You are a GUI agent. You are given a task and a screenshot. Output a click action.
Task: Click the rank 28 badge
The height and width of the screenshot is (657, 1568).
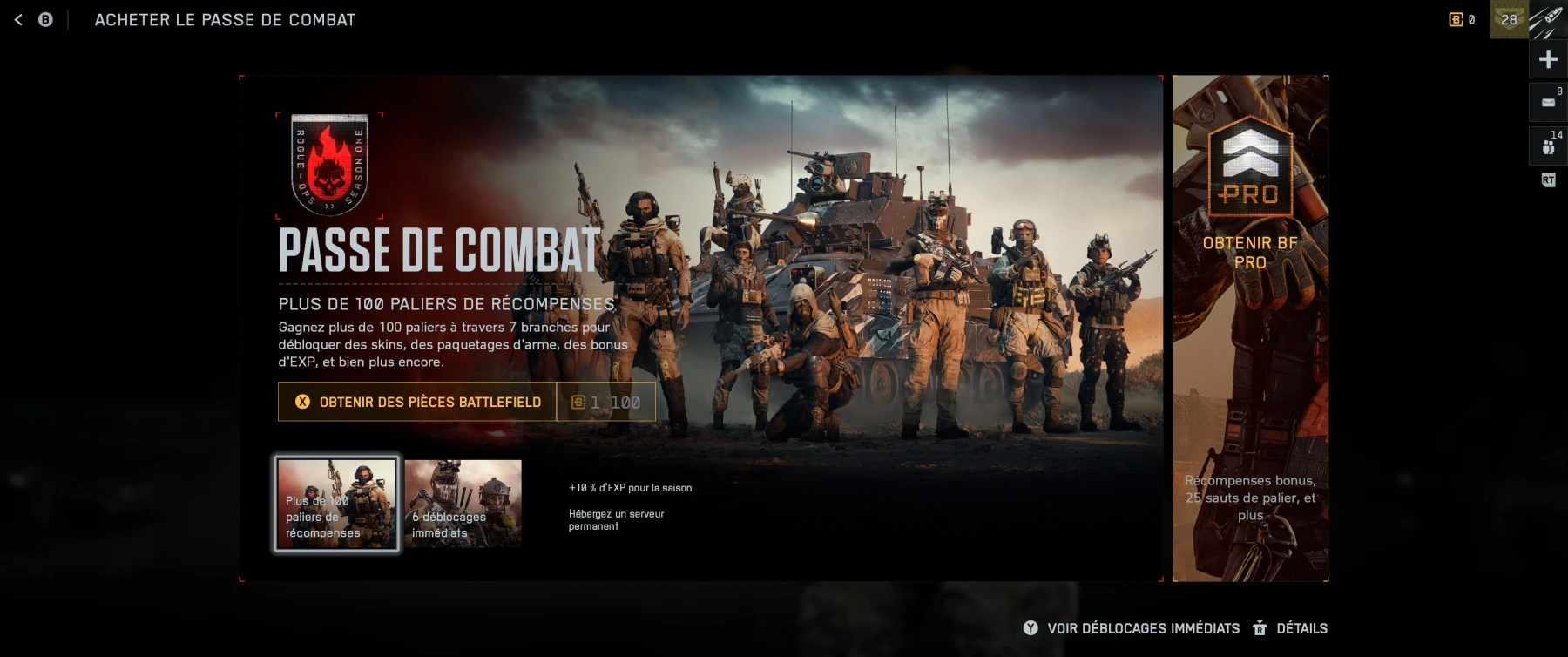(1509, 19)
